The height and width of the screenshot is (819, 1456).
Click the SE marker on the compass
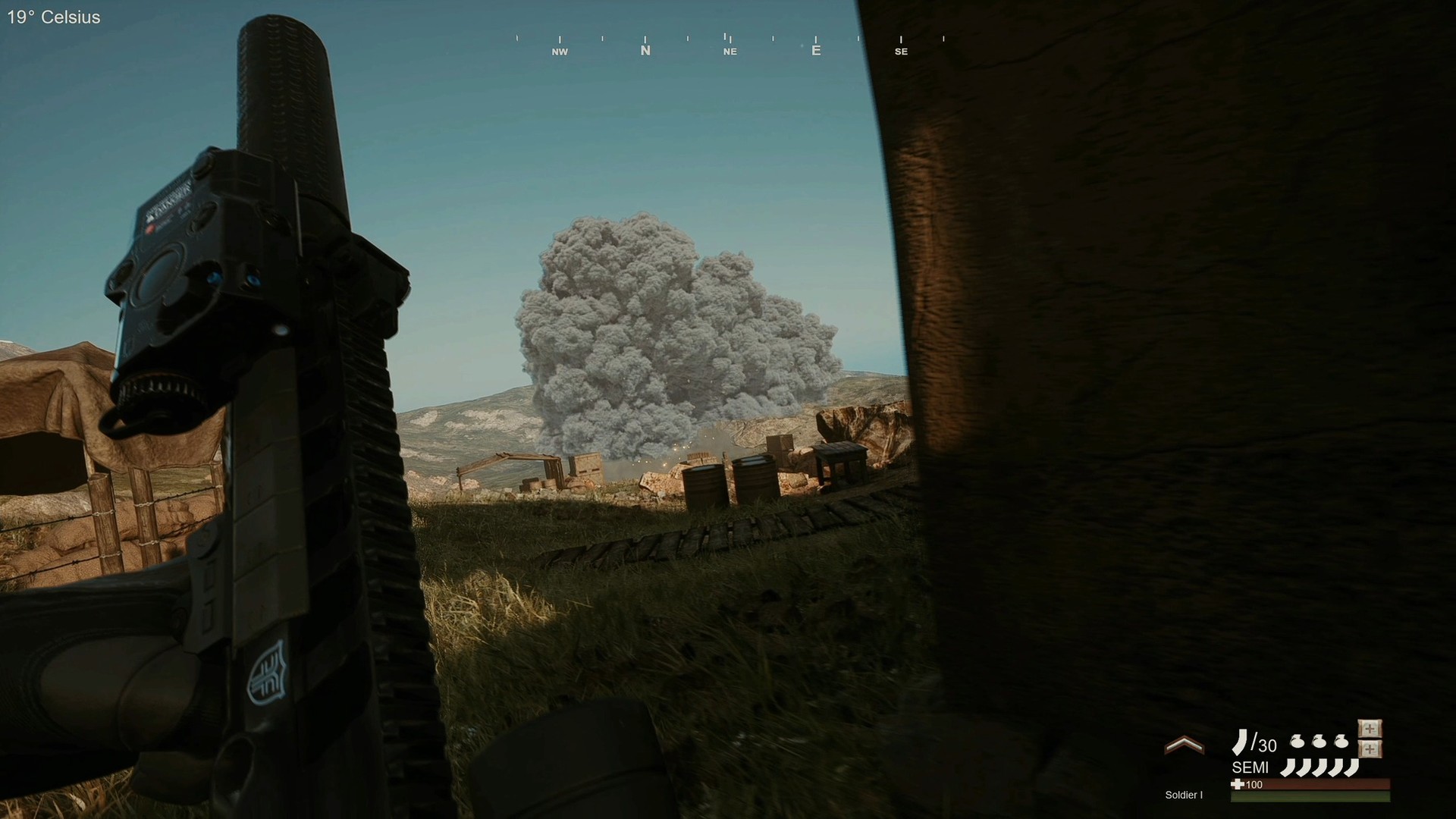tap(901, 51)
